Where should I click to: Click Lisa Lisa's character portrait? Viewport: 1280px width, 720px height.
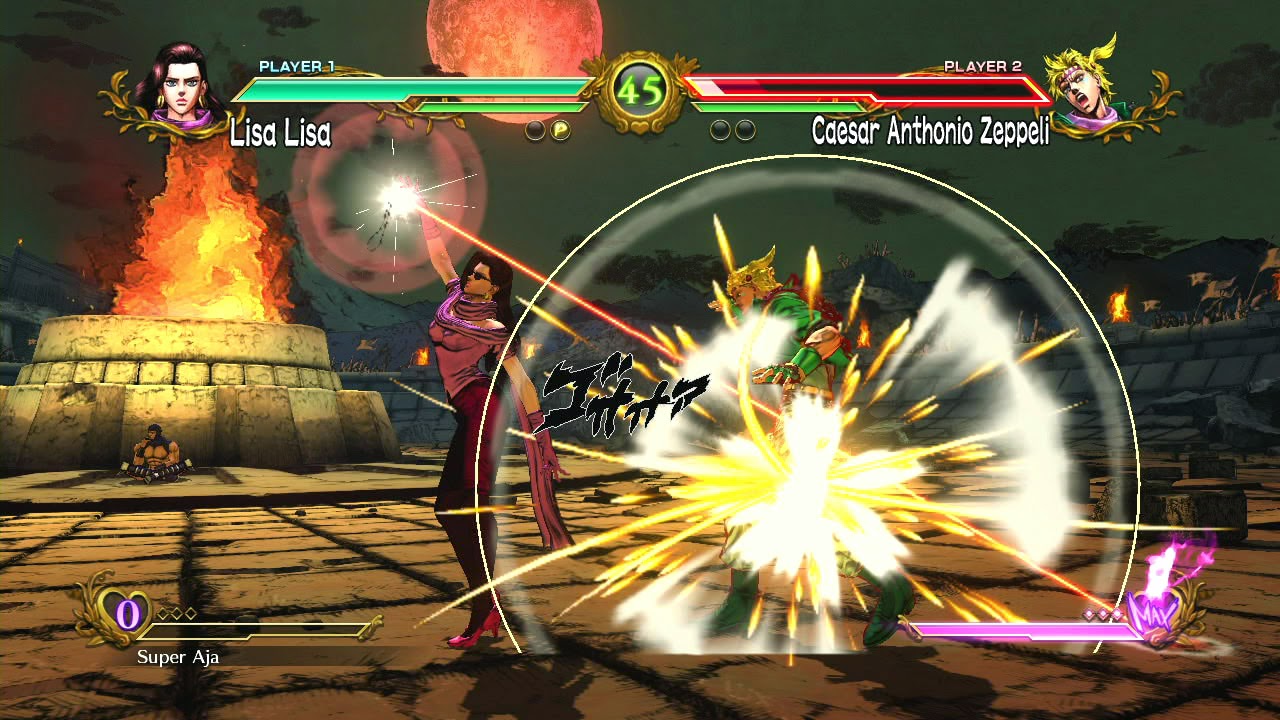pos(180,88)
